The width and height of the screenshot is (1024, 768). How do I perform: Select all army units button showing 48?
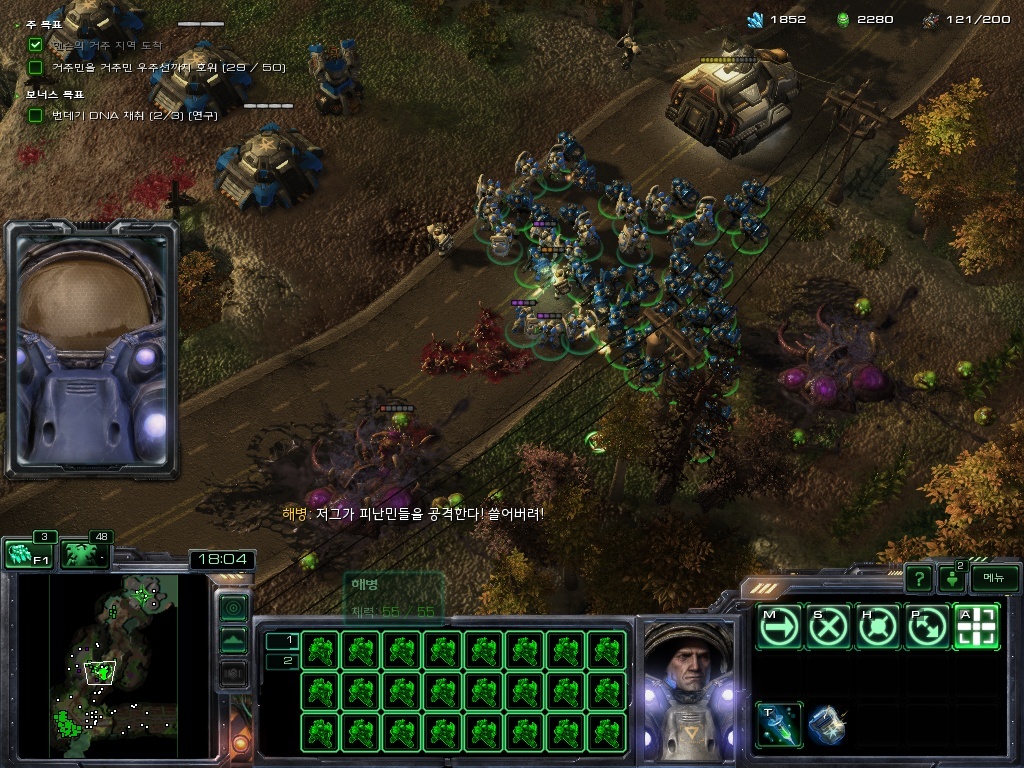[x=84, y=555]
